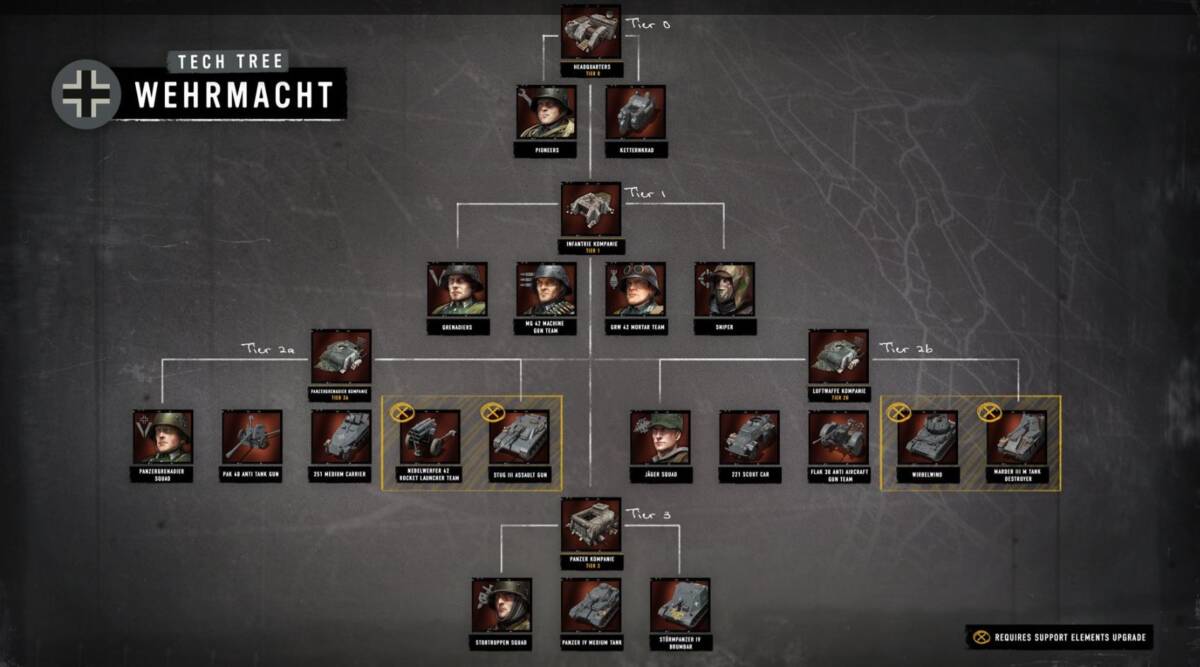
Task: Choose the GrW 42 Mortar Team
Action: click(x=635, y=290)
